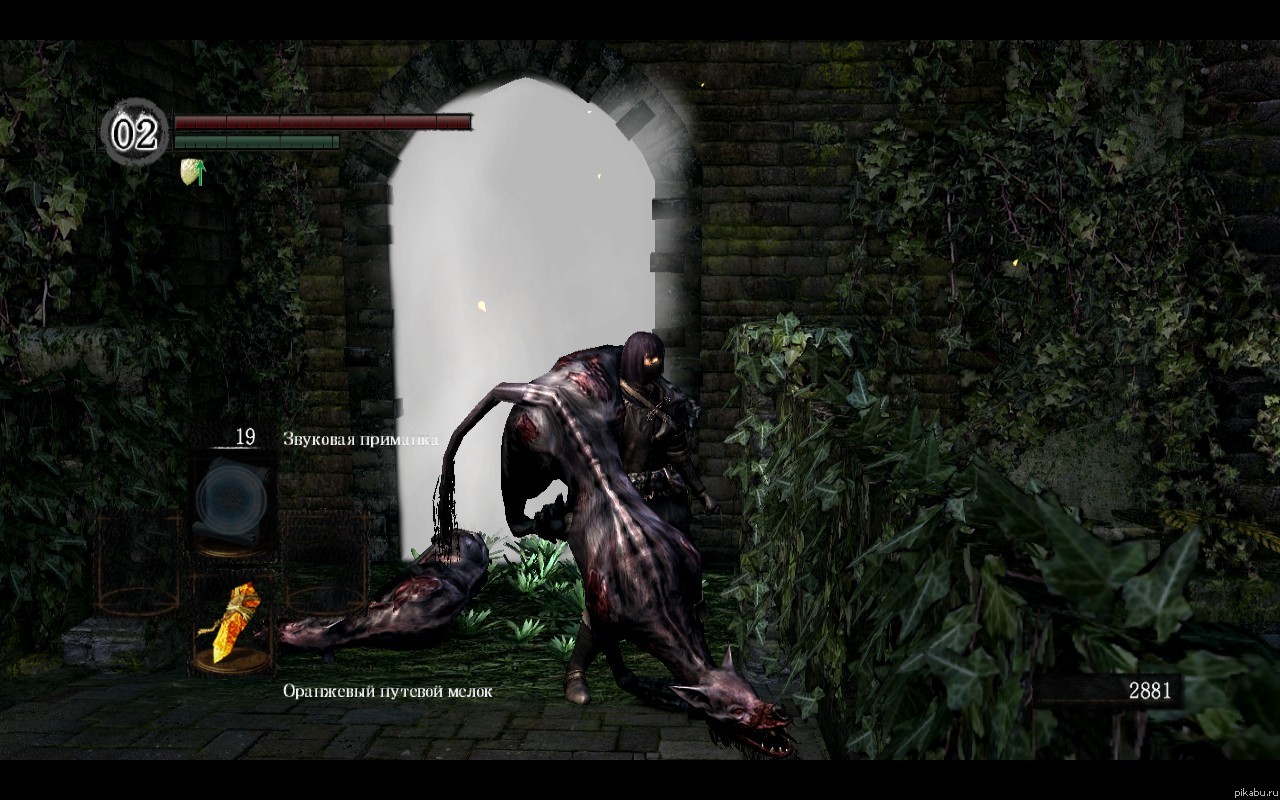Select the Звуковая приманка item slot
The width and height of the screenshot is (1280, 800).
[x=233, y=497]
